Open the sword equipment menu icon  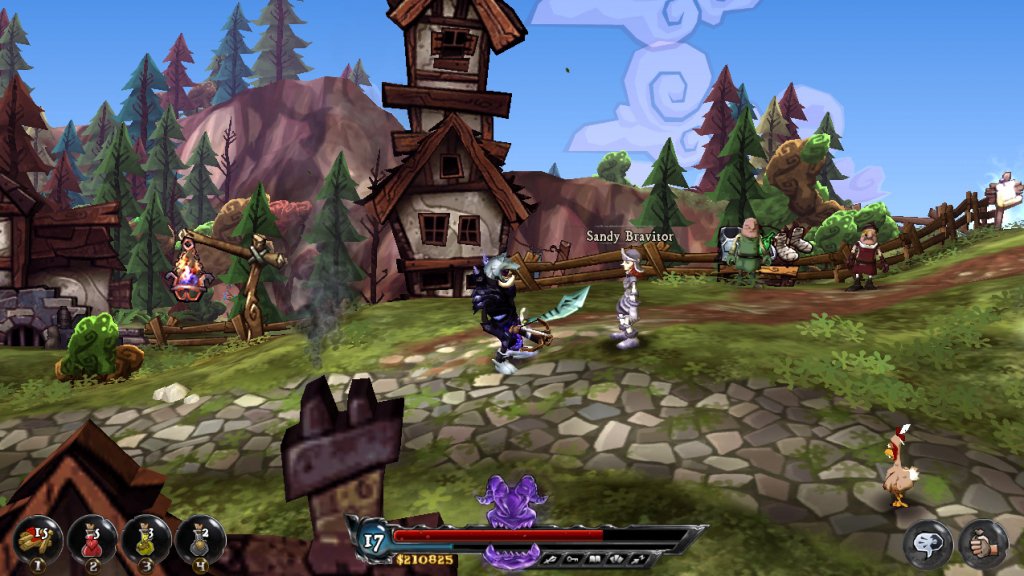[551, 559]
